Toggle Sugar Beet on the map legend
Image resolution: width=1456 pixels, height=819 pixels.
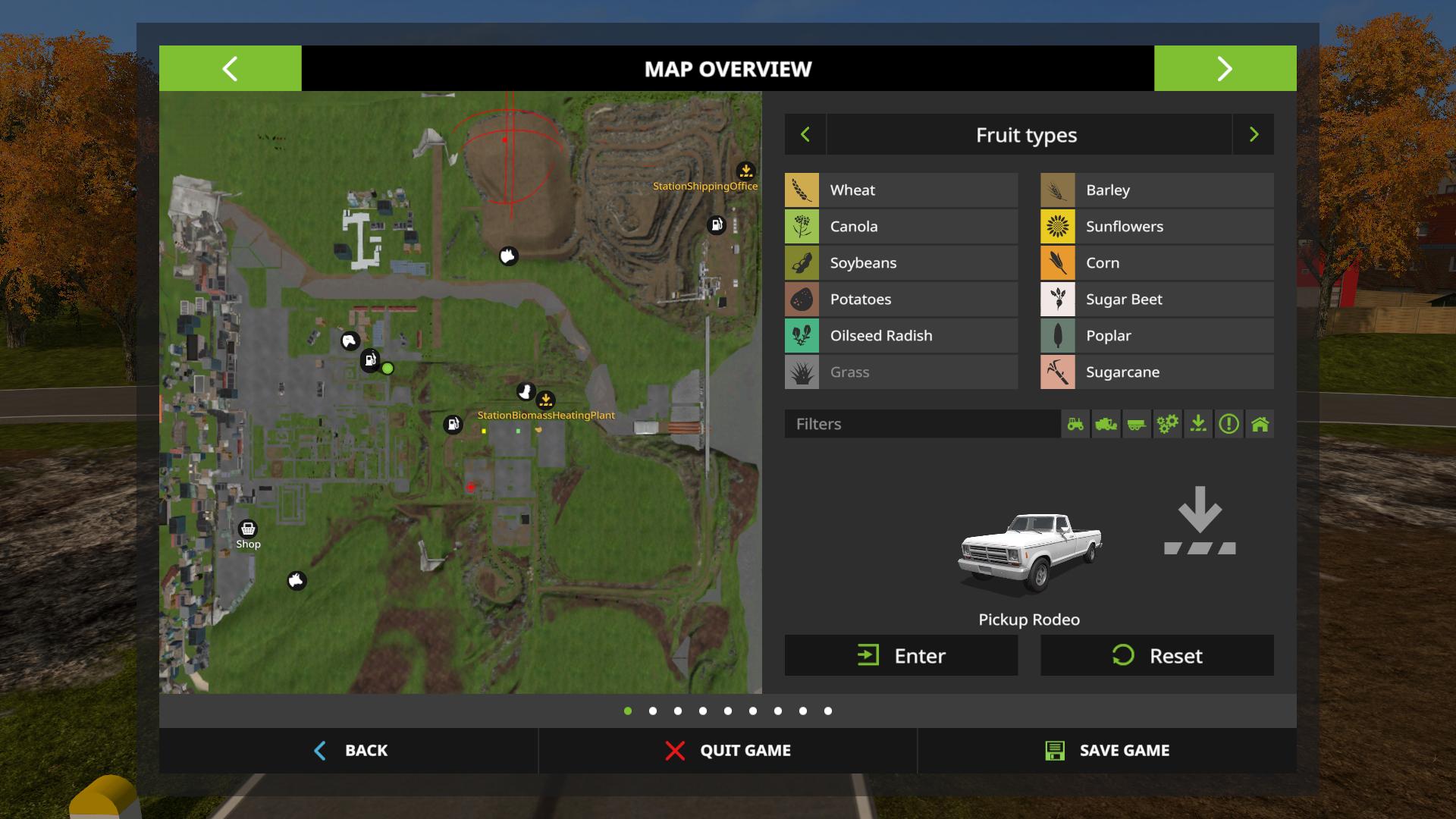pyautogui.click(x=1156, y=300)
